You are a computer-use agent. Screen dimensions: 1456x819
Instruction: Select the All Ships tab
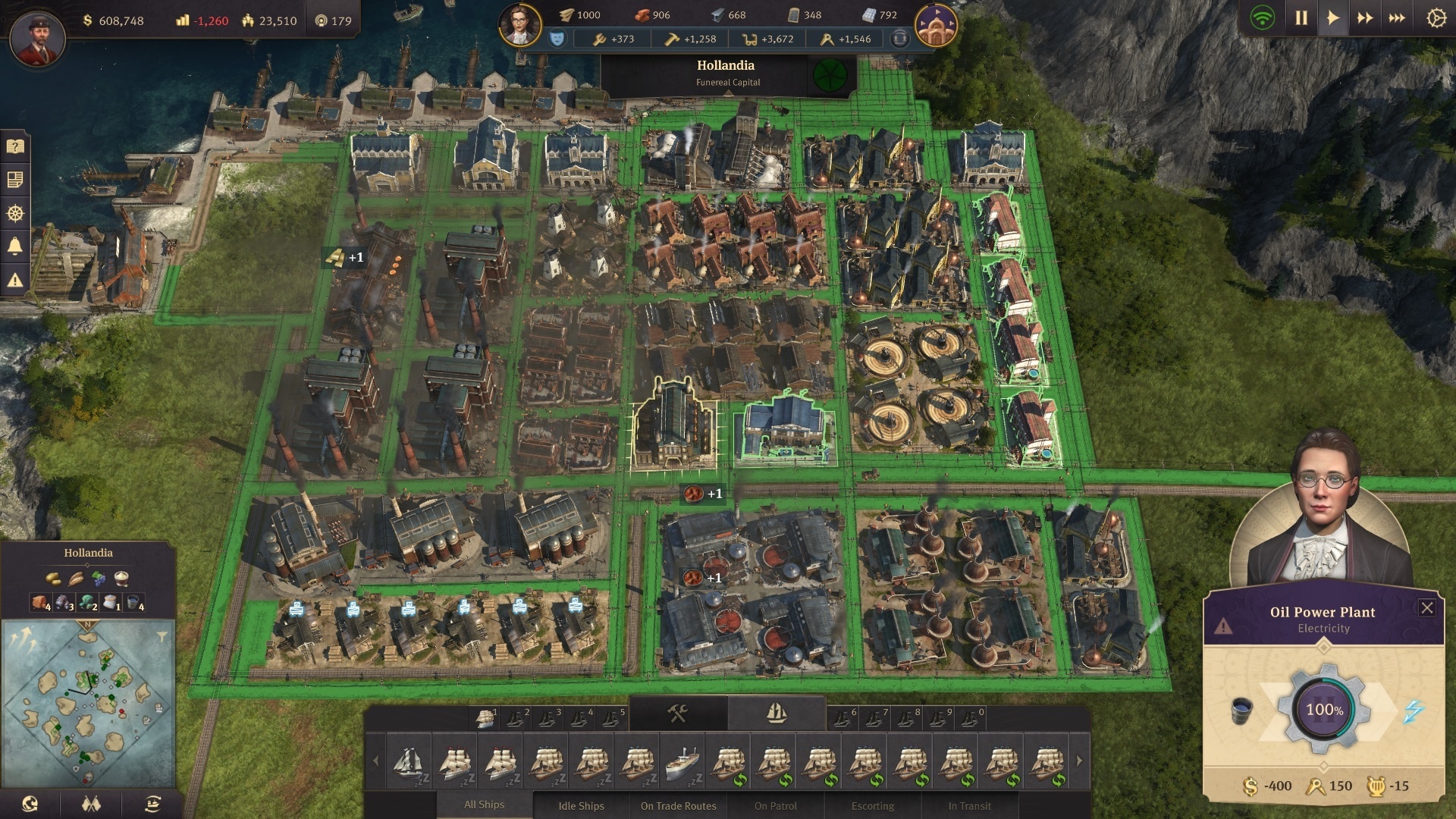click(x=484, y=805)
